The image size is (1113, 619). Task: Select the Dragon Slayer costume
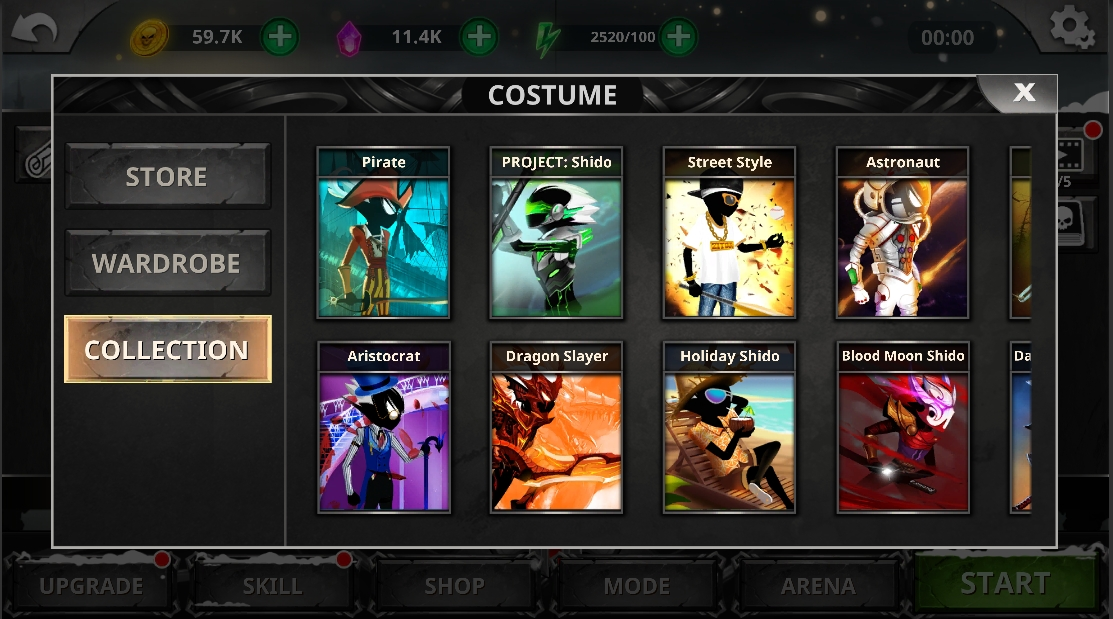coord(556,428)
